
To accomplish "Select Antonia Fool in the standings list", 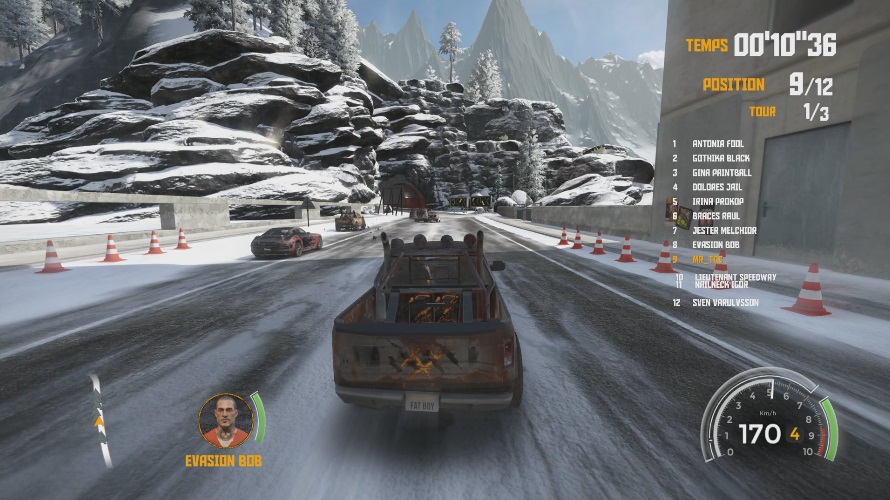I will pyautogui.click(x=720, y=144).
